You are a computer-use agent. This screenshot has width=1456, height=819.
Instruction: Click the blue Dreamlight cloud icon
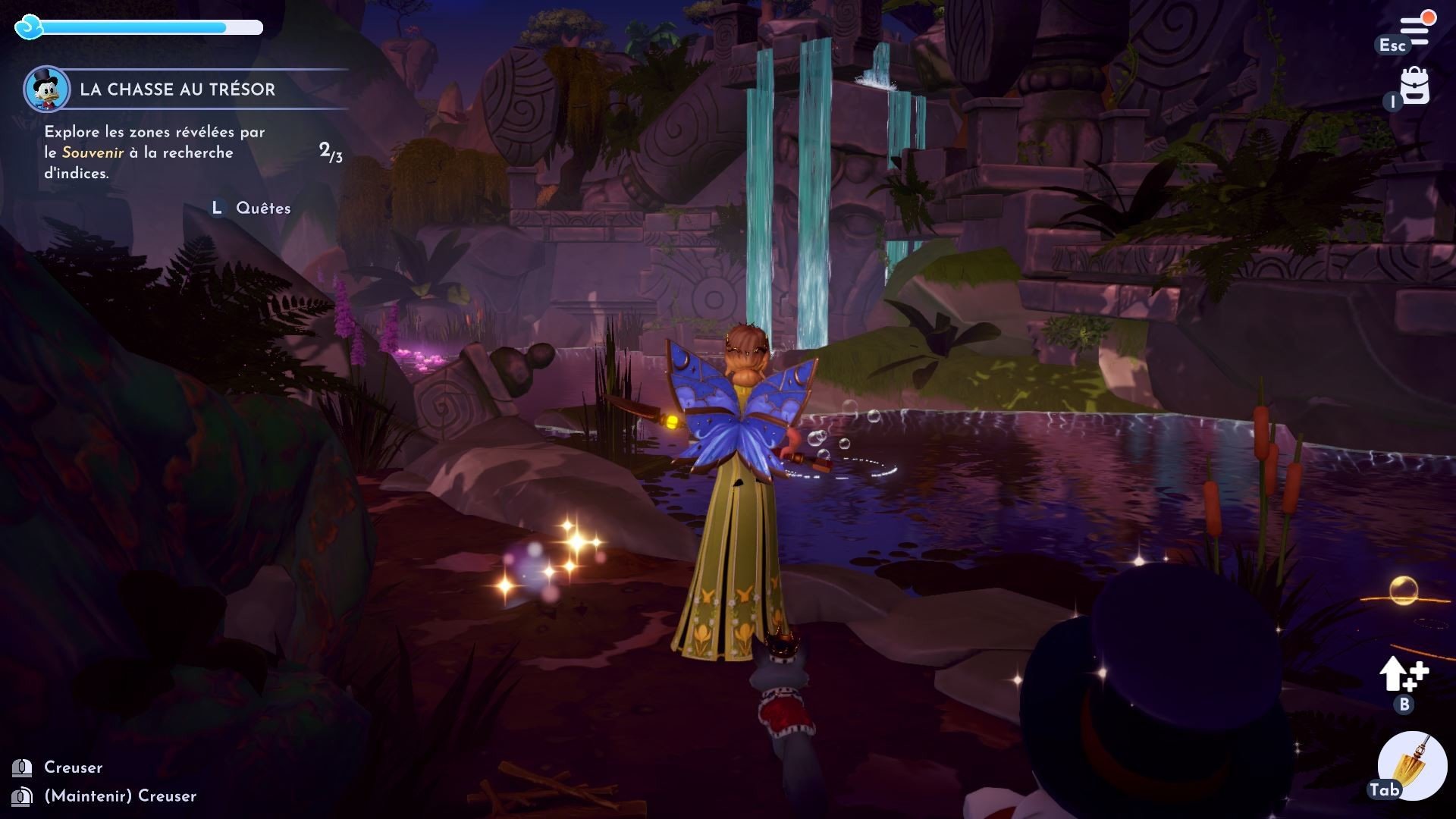(x=28, y=28)
